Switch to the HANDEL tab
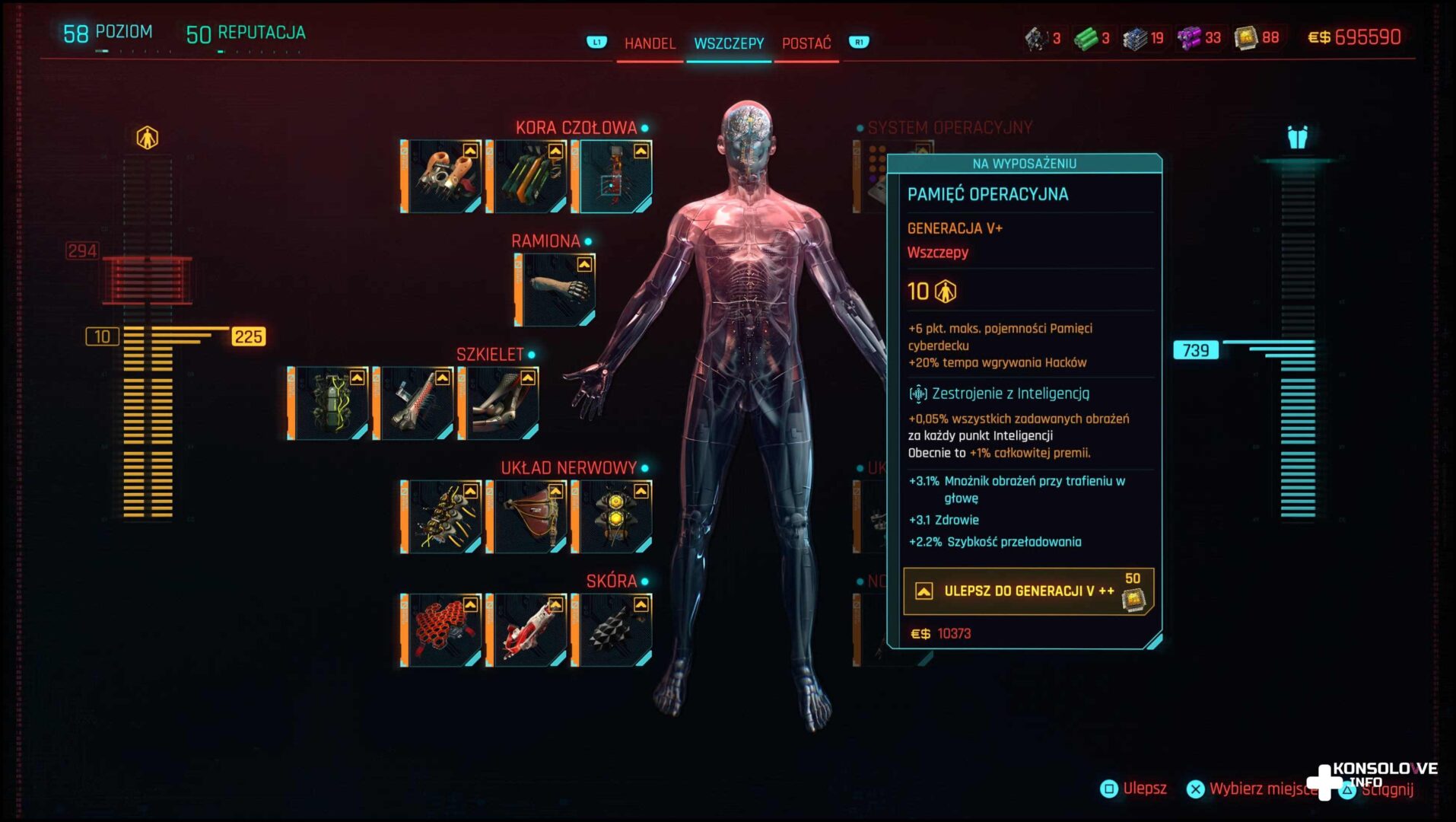 [650, 43]
